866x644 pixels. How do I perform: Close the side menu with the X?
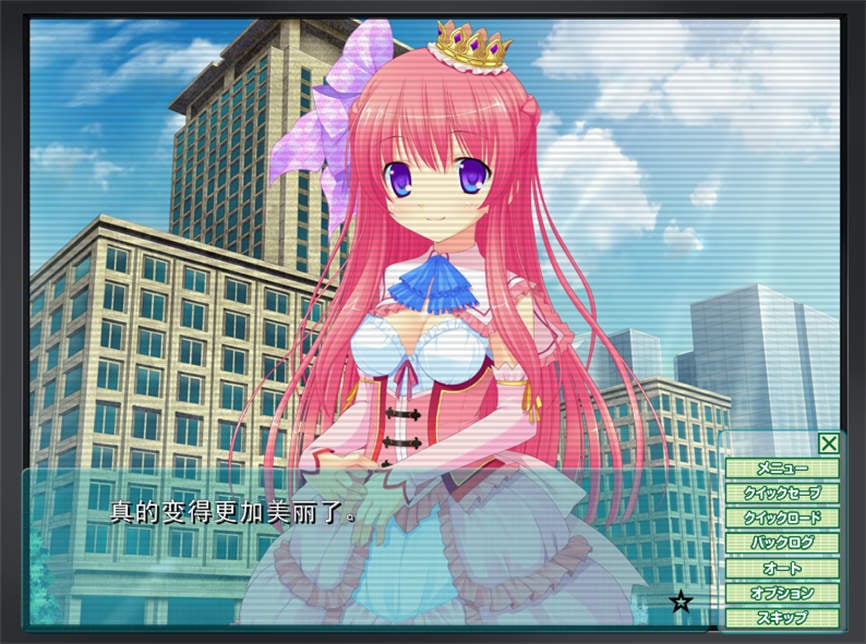[828, 444]
